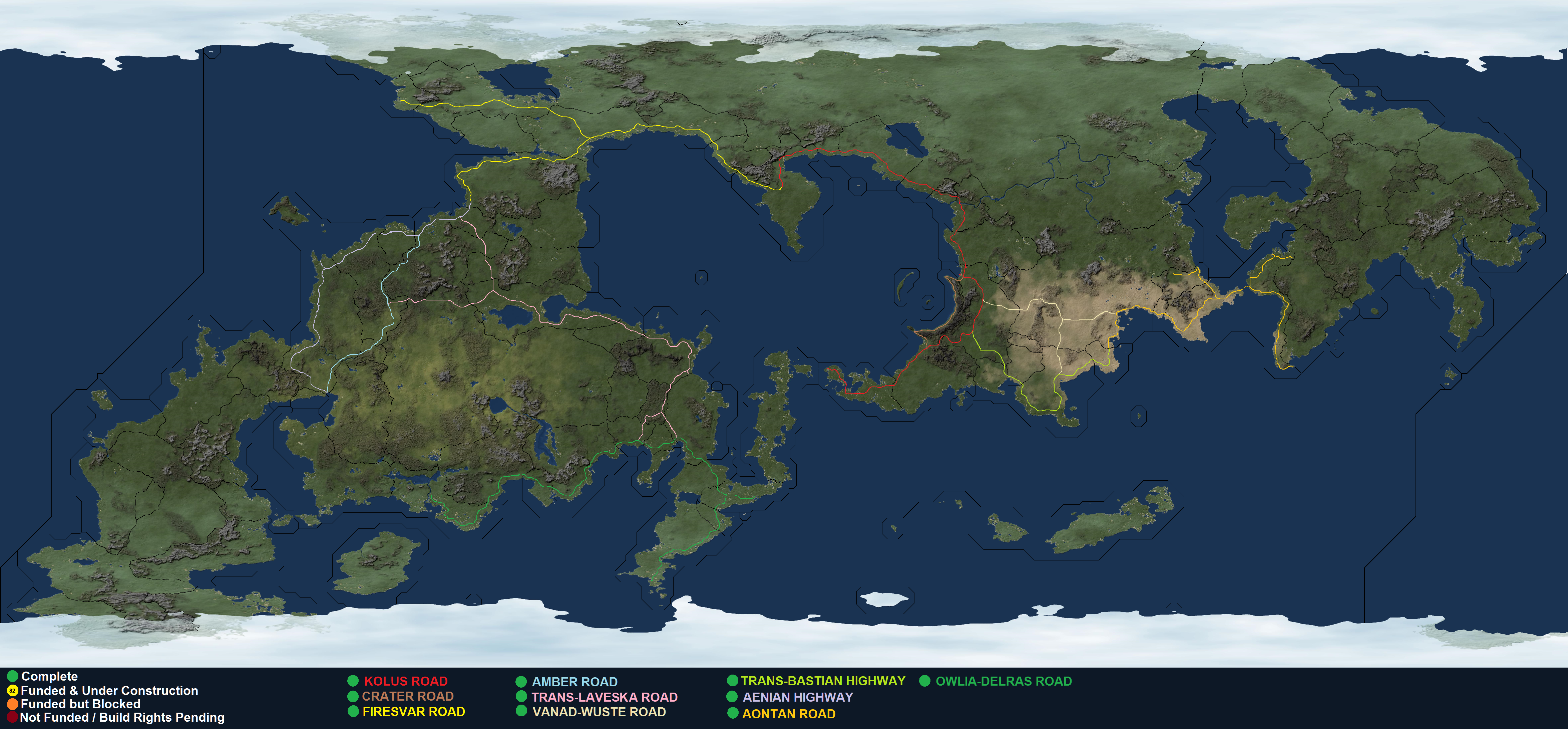The width and height of the screenshot is (1568, 729).
Task: Choose the Aontan Road legend entry
Action: [788, 714]
